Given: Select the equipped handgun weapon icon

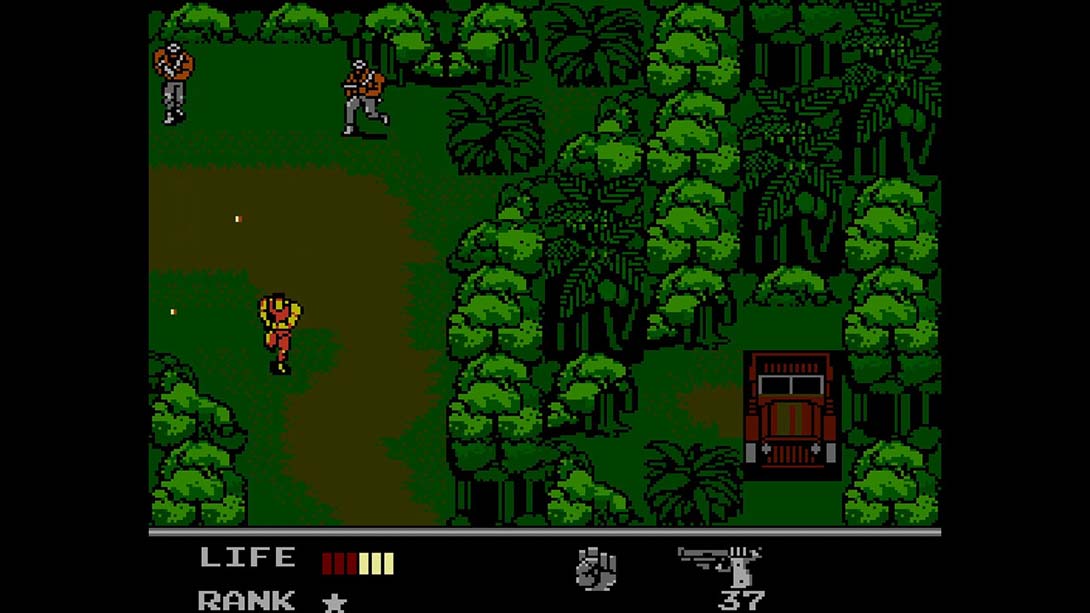Looking at the screenshot, I should [722, 566].
